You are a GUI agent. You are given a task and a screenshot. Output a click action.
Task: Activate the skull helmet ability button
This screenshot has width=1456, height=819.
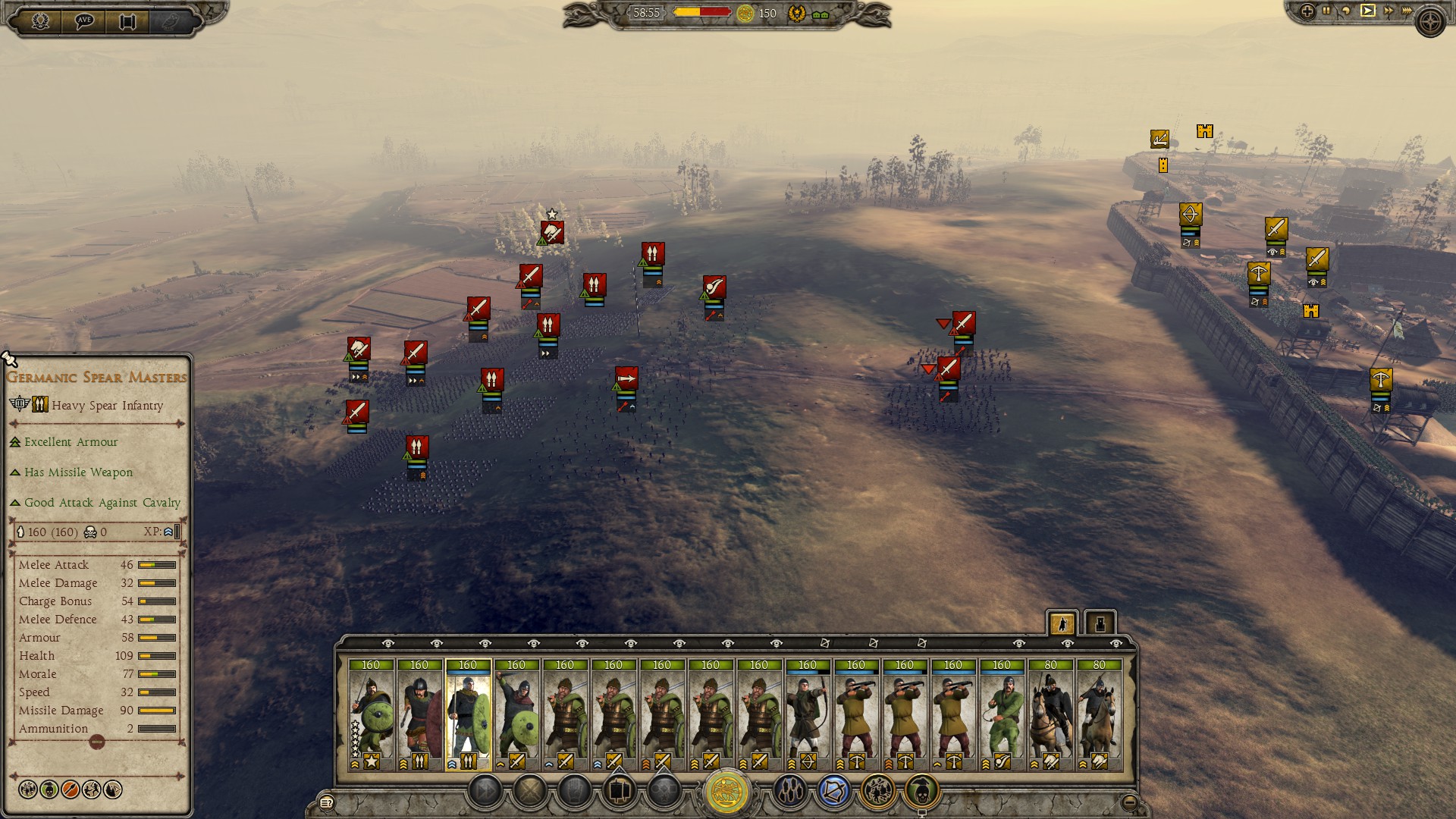coord(921,792)
